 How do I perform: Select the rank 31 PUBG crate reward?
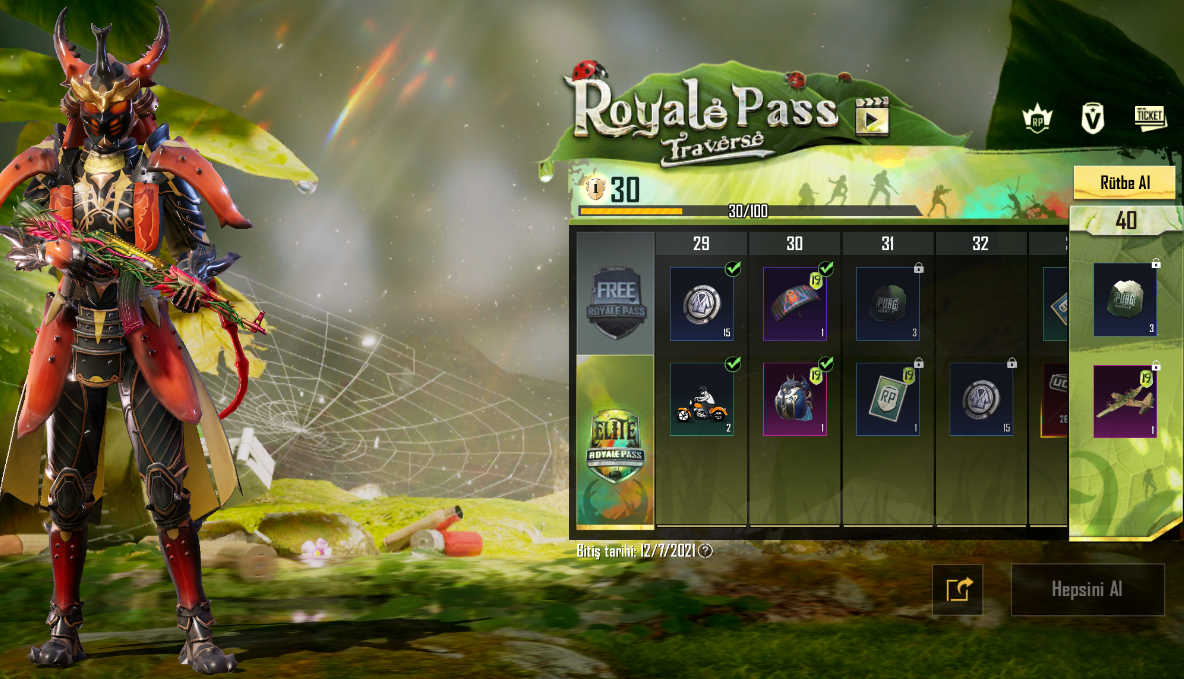coord(888,303)
